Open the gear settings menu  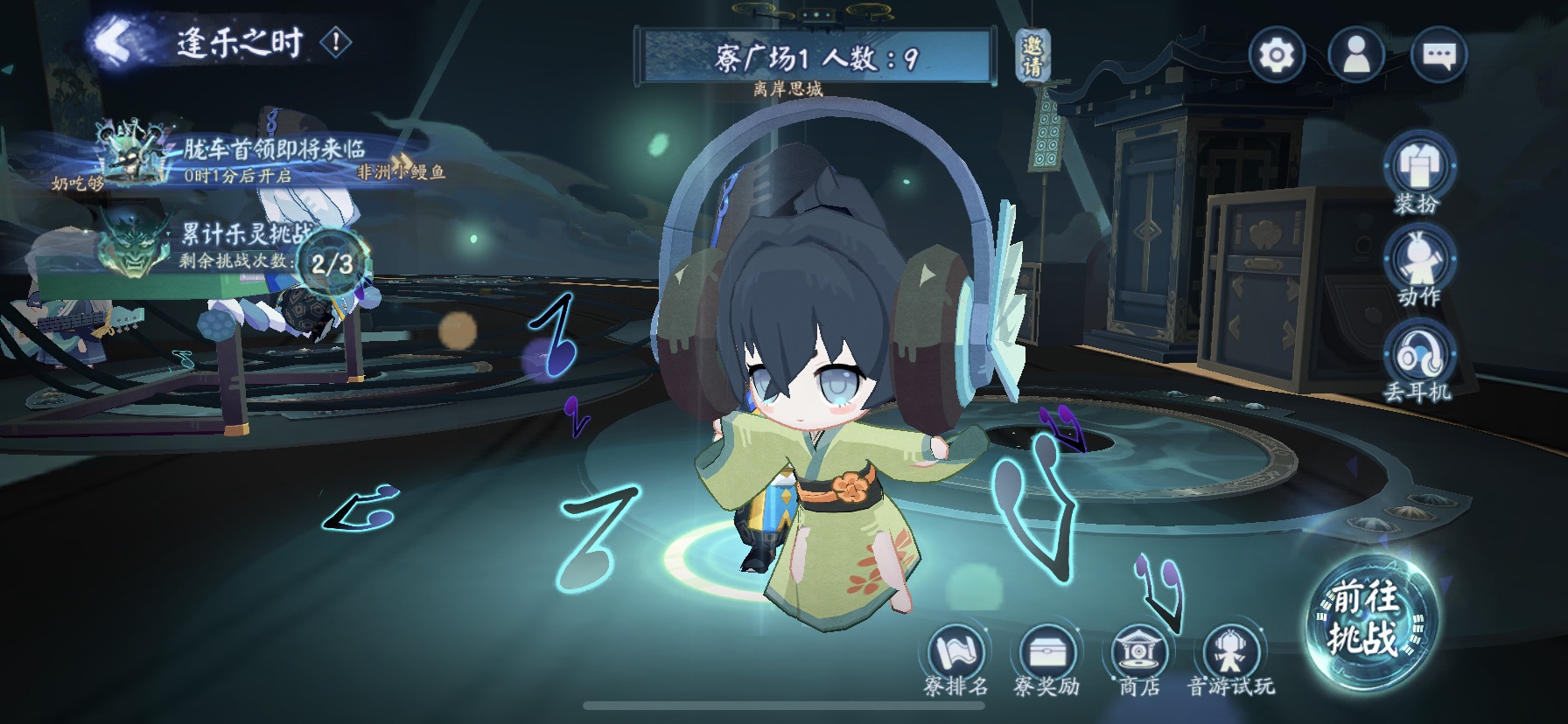coord(1277,56)
